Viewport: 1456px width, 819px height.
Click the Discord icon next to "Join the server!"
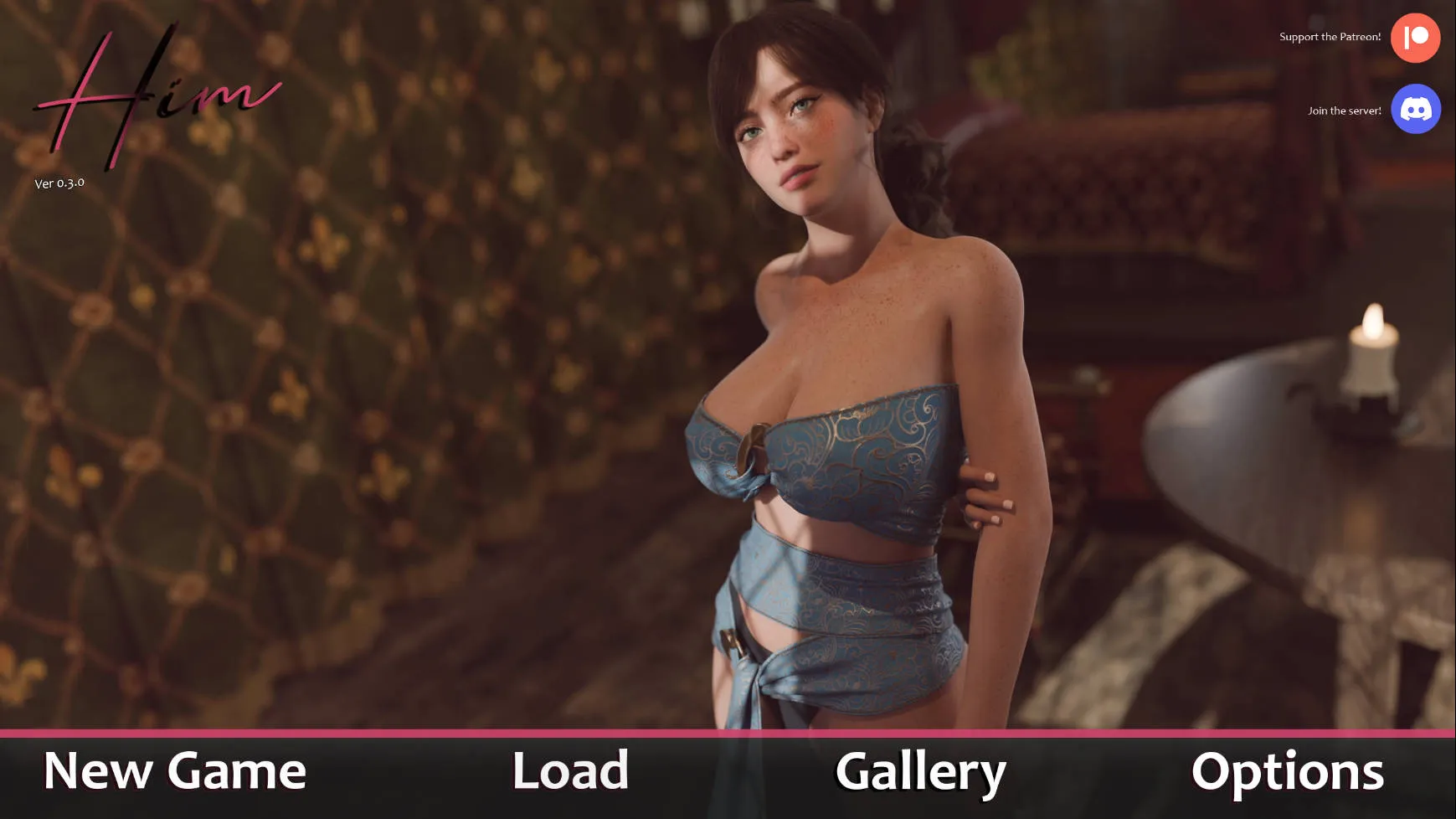1416,109
